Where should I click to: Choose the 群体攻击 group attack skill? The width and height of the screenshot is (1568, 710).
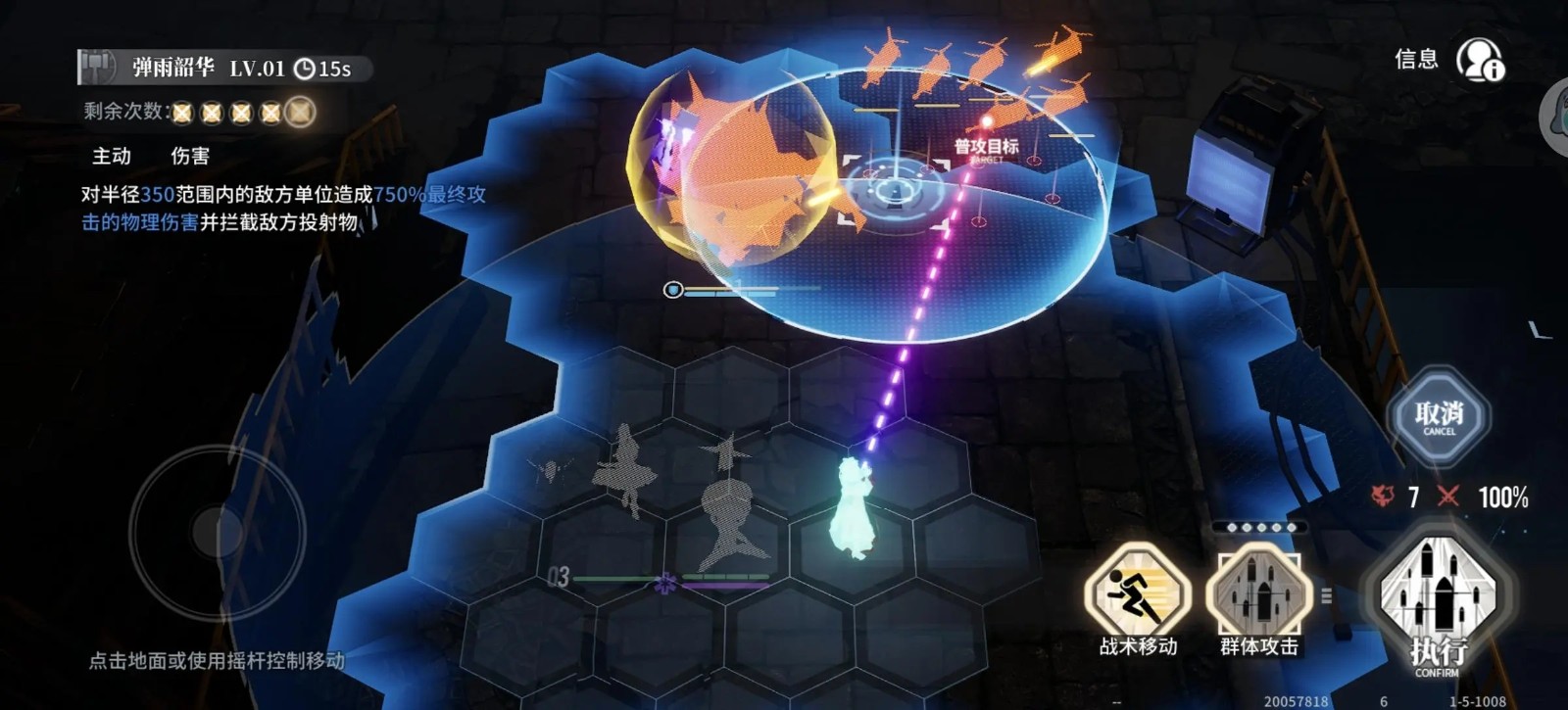click(x=1258, y=593)
